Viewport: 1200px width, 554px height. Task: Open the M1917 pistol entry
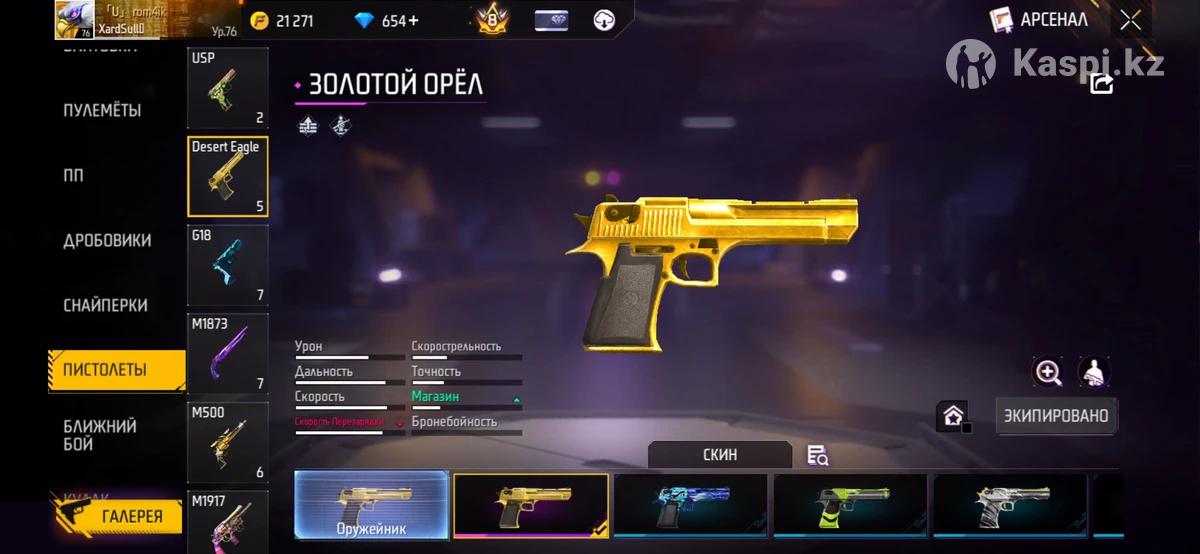(x=227, y=522)
